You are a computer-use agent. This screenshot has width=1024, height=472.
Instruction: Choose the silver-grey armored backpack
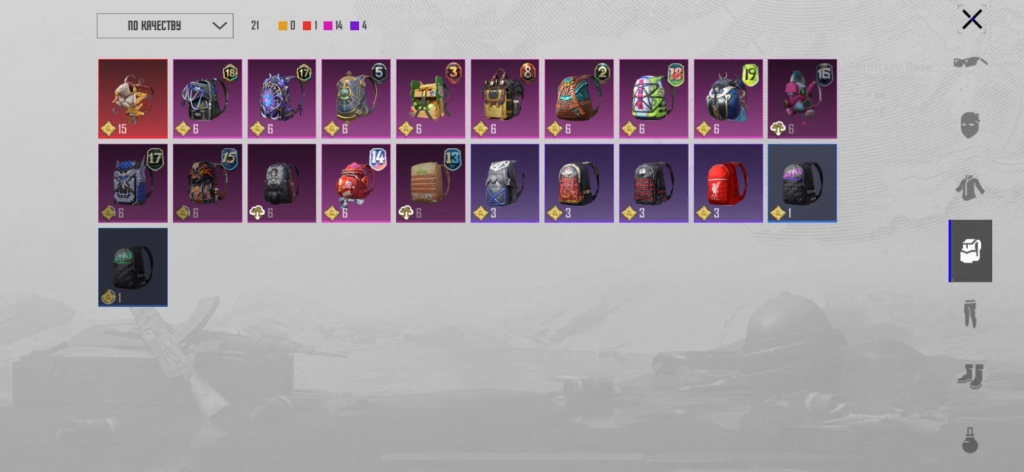click(x=505, y=183)
